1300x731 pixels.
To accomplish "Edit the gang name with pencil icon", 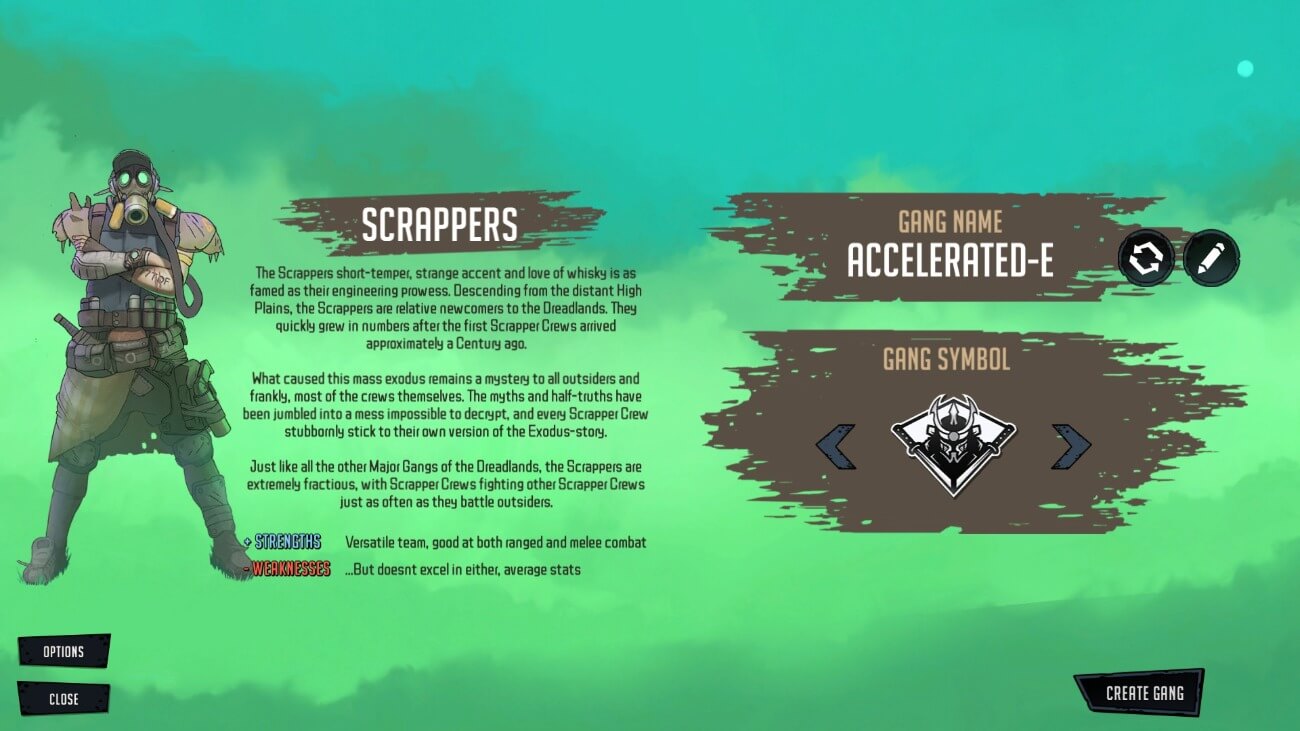I will 1211,259.
